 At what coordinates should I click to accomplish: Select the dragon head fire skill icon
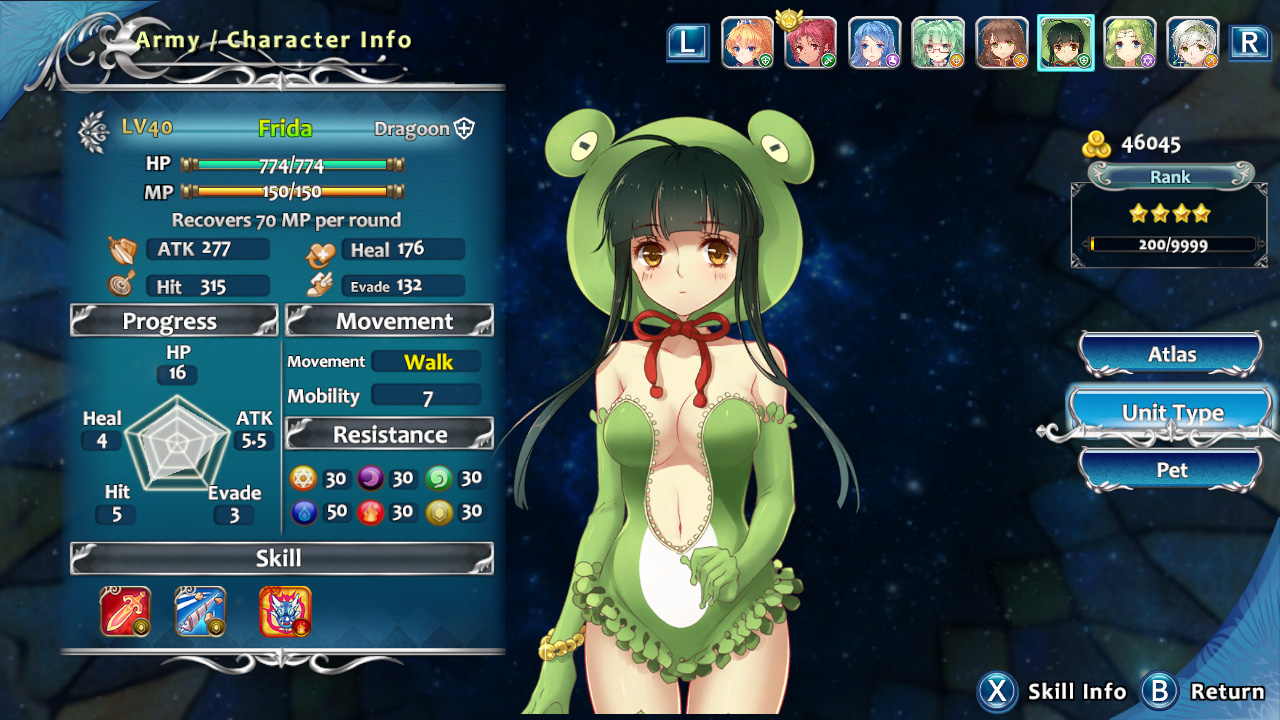coord(285,612)
